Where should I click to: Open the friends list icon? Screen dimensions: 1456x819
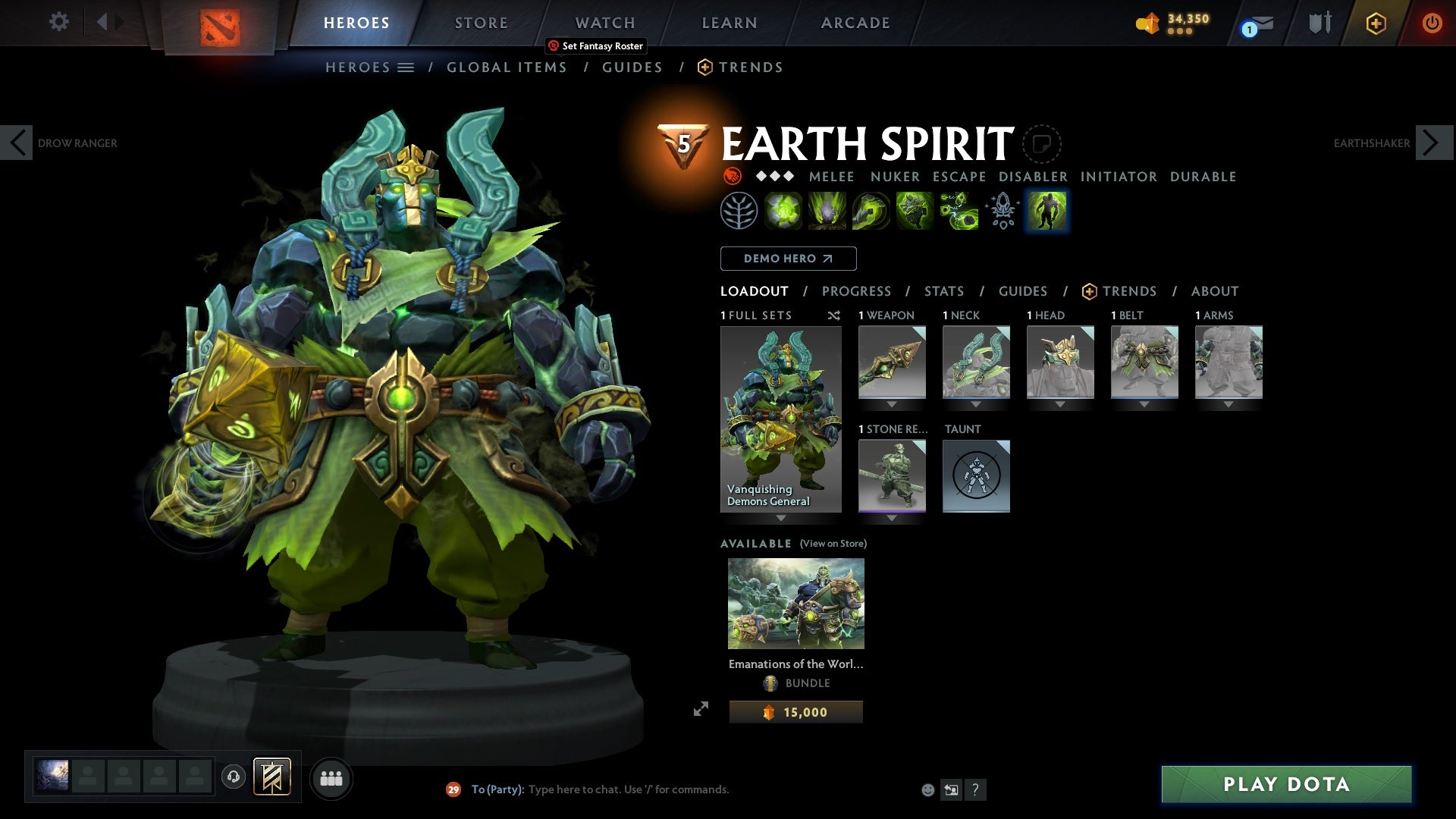[x=331, y=777]
